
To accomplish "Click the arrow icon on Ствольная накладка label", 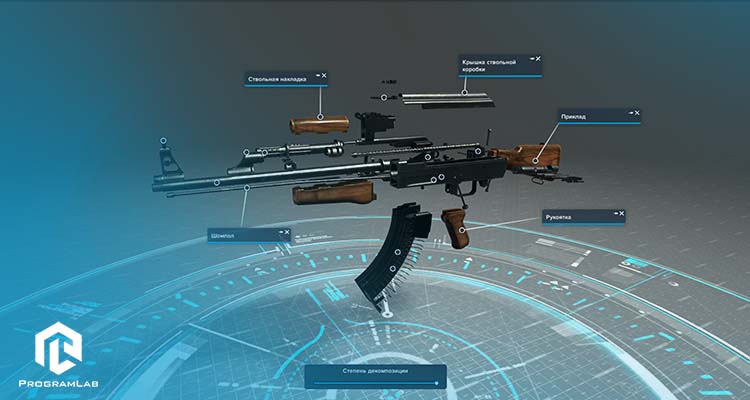I will click(x=316, y=76).
